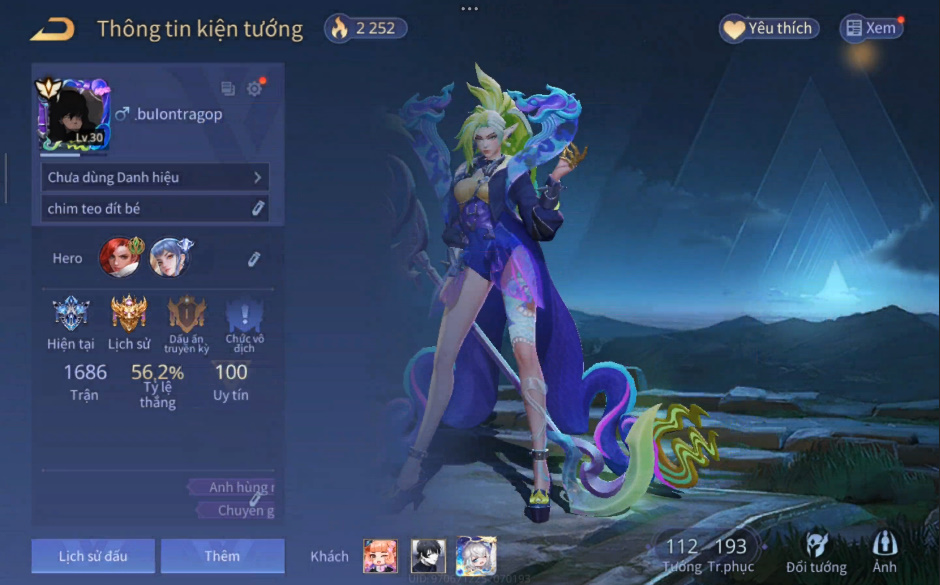The height and width of the screenshot is (585, 940).
Task: Click the player avatar portrait
Action: coord(73,115)
